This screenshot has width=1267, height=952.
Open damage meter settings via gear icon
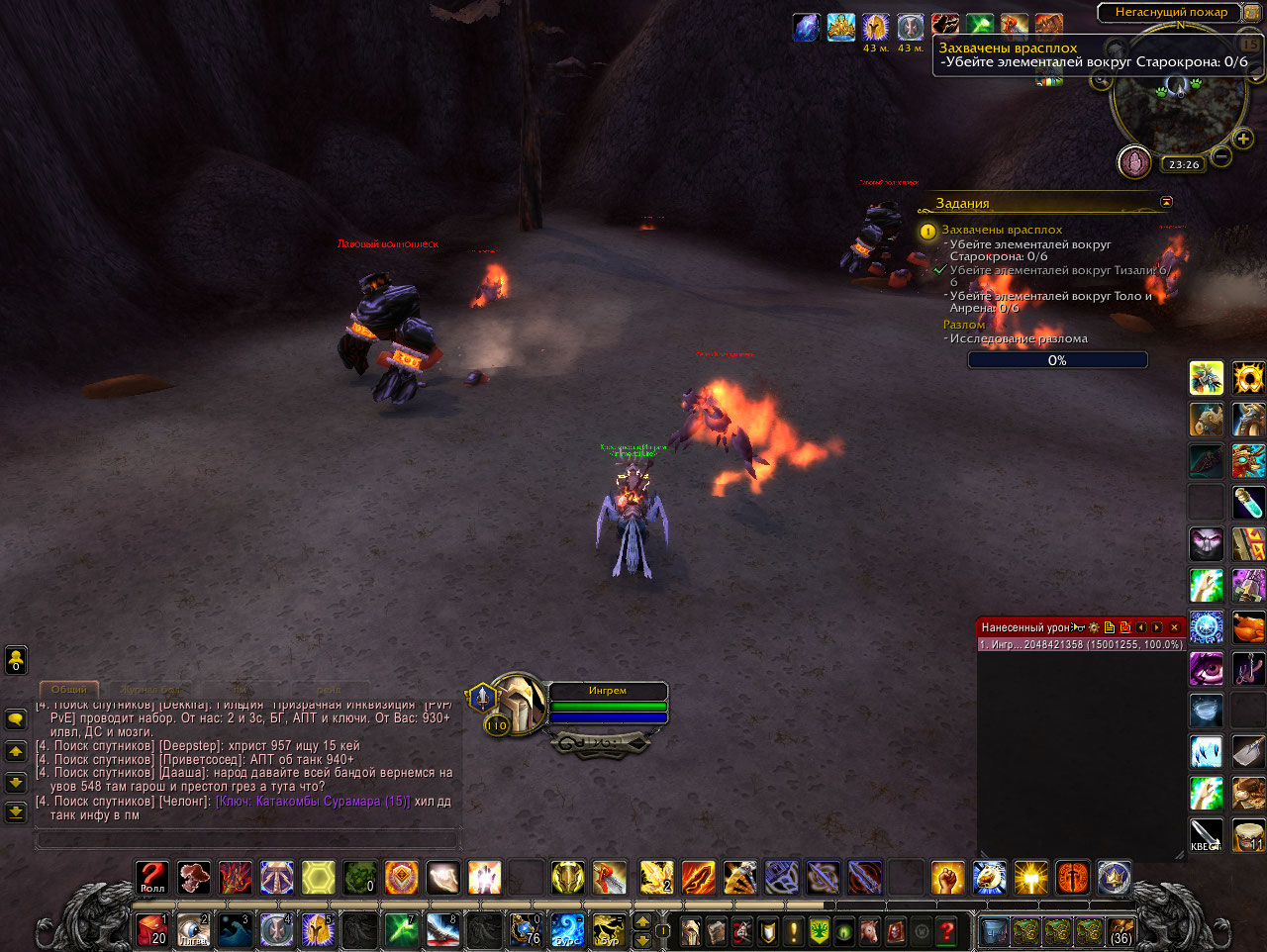[1094, 627]
